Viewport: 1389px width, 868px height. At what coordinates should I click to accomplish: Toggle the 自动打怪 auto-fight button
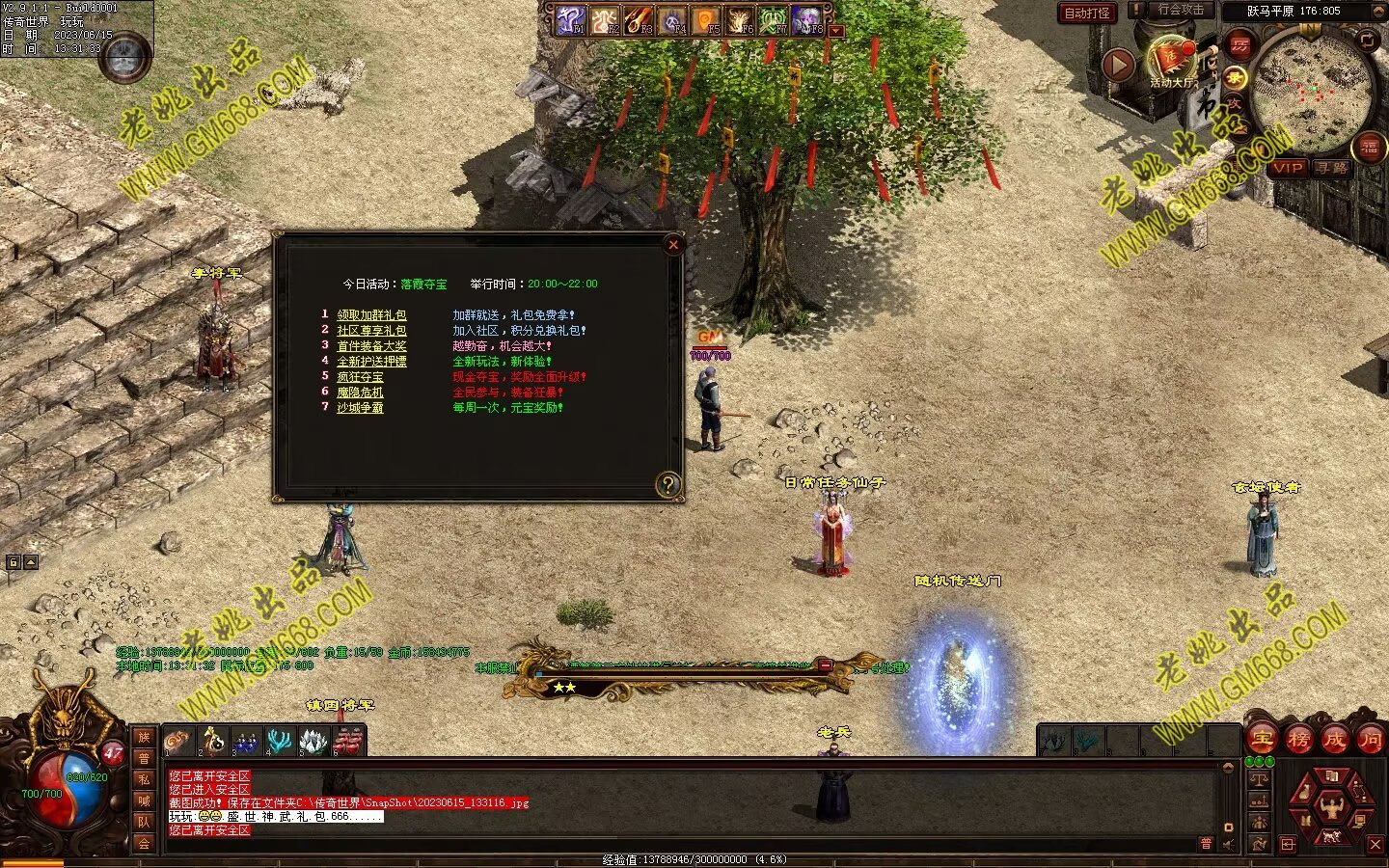click(x=1087, y=14)
